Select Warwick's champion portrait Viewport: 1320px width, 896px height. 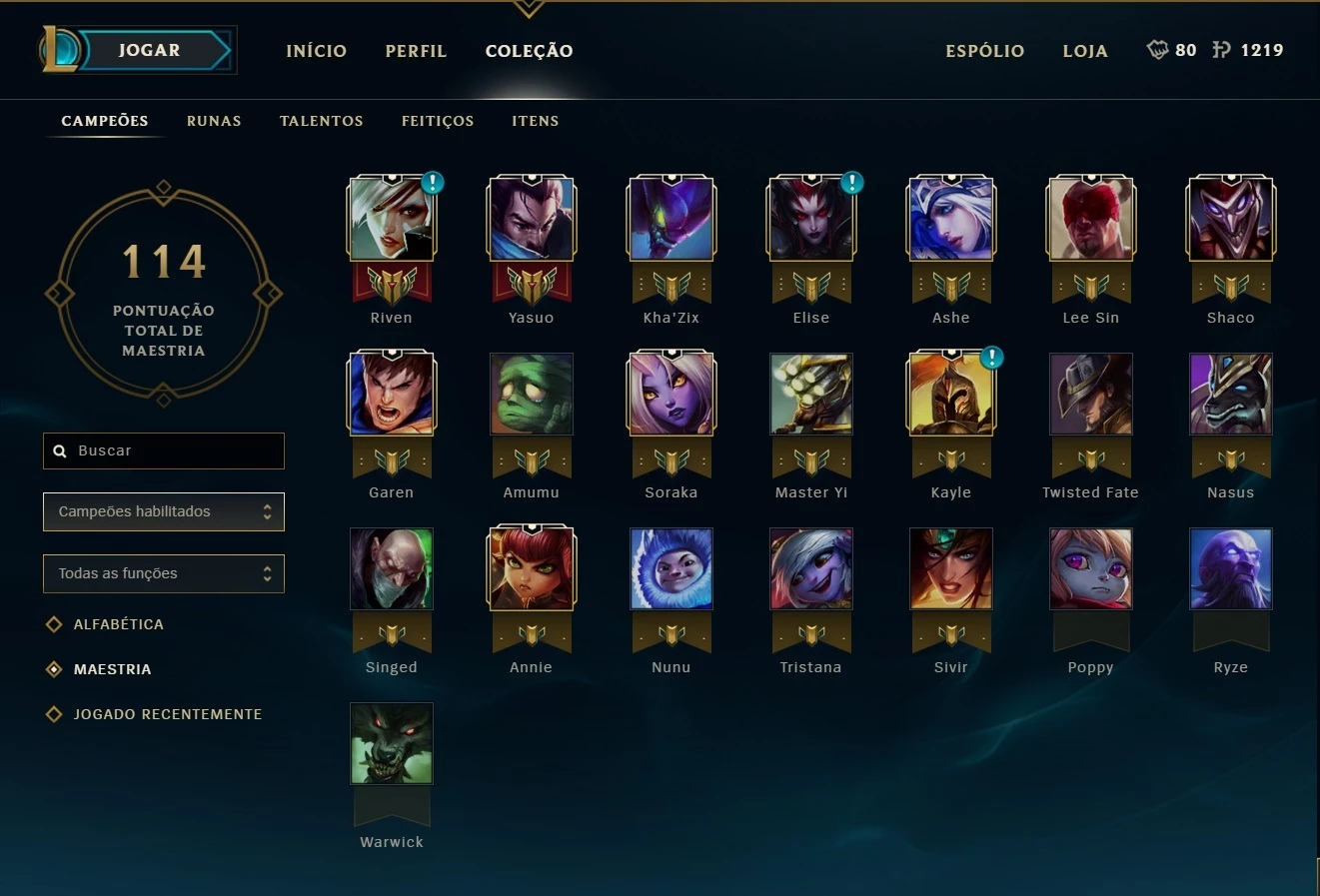391,743
